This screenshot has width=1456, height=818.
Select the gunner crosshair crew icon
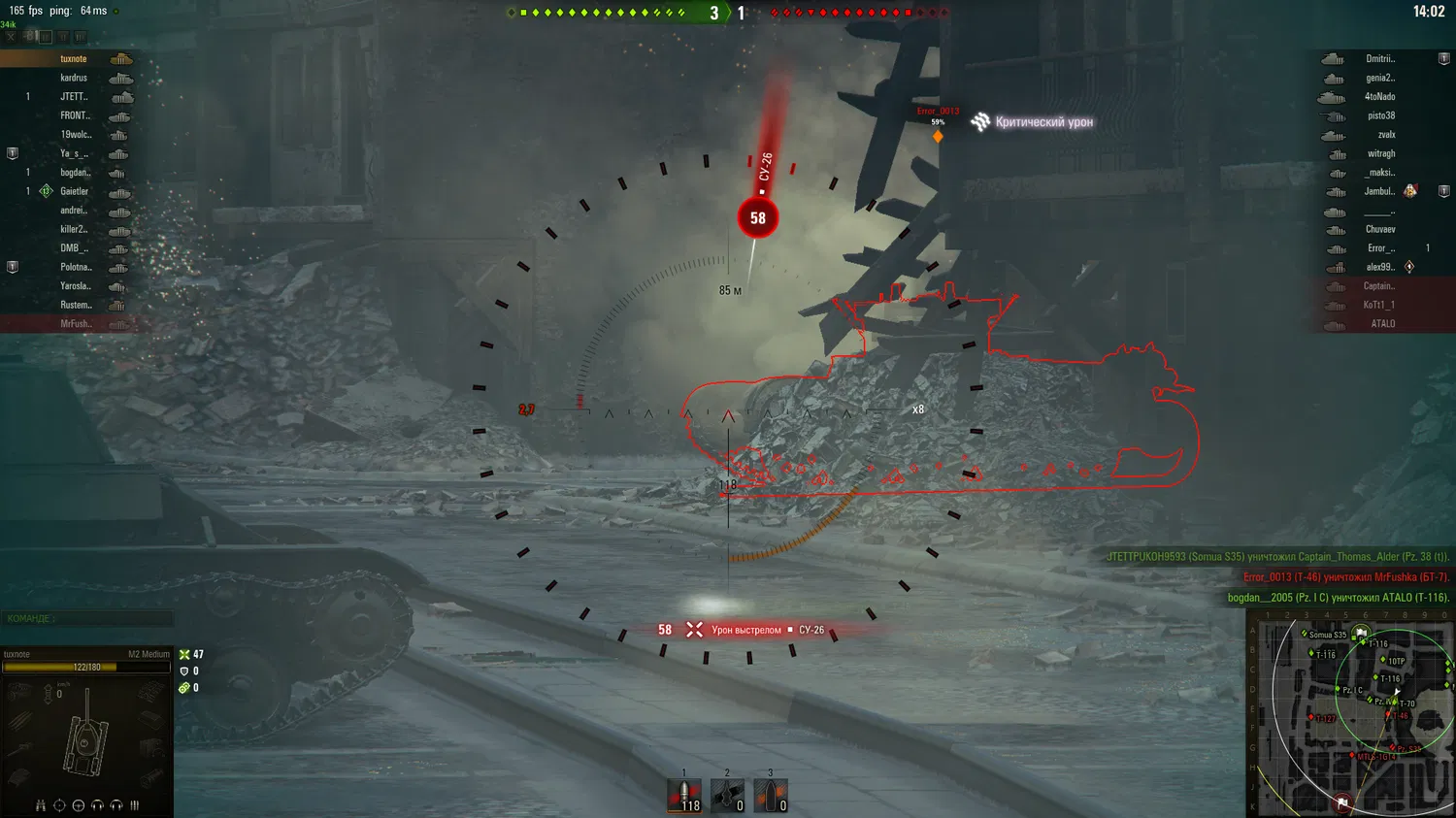59,805
